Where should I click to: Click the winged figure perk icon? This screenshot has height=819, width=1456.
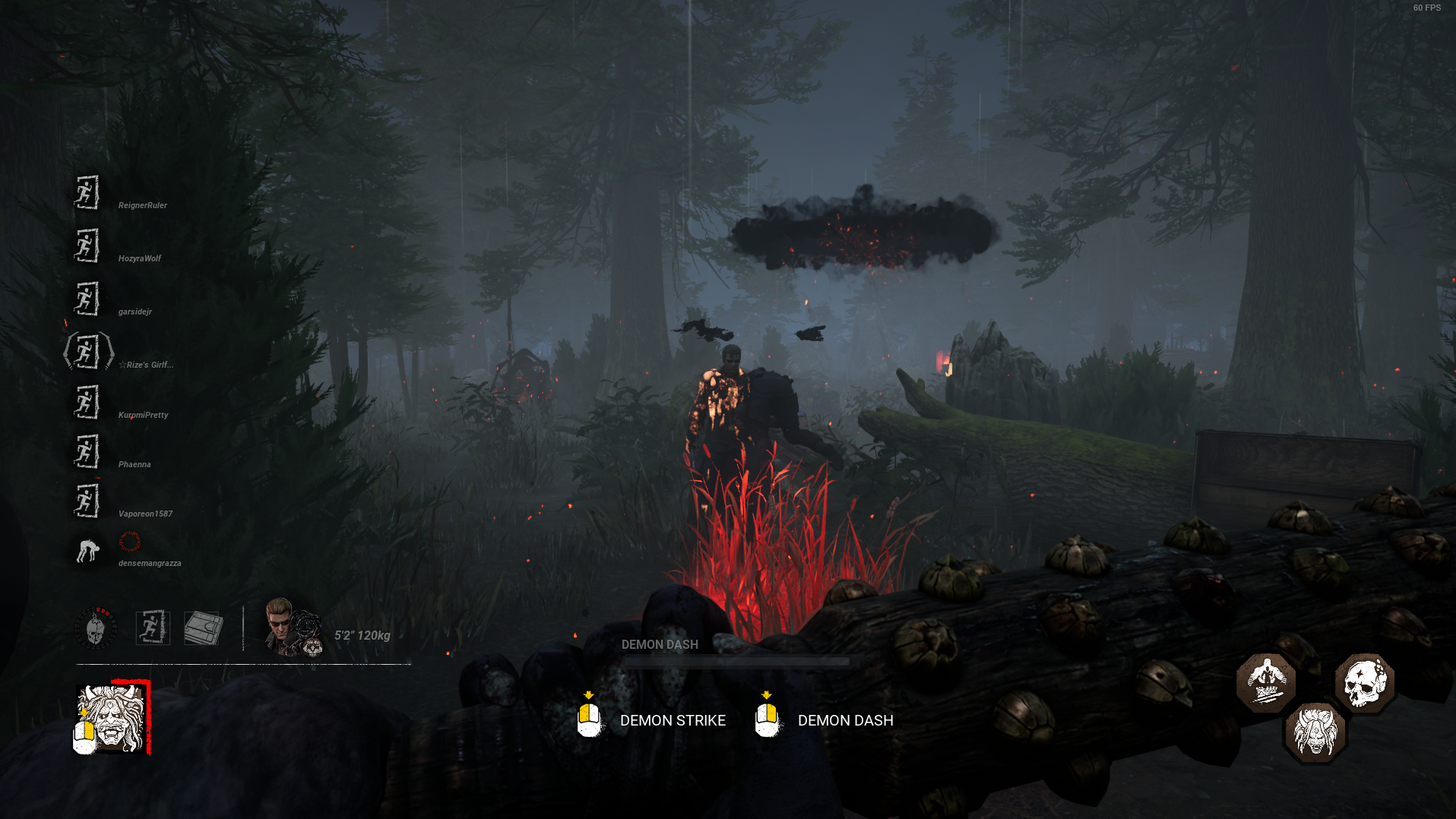(1266, 682)
